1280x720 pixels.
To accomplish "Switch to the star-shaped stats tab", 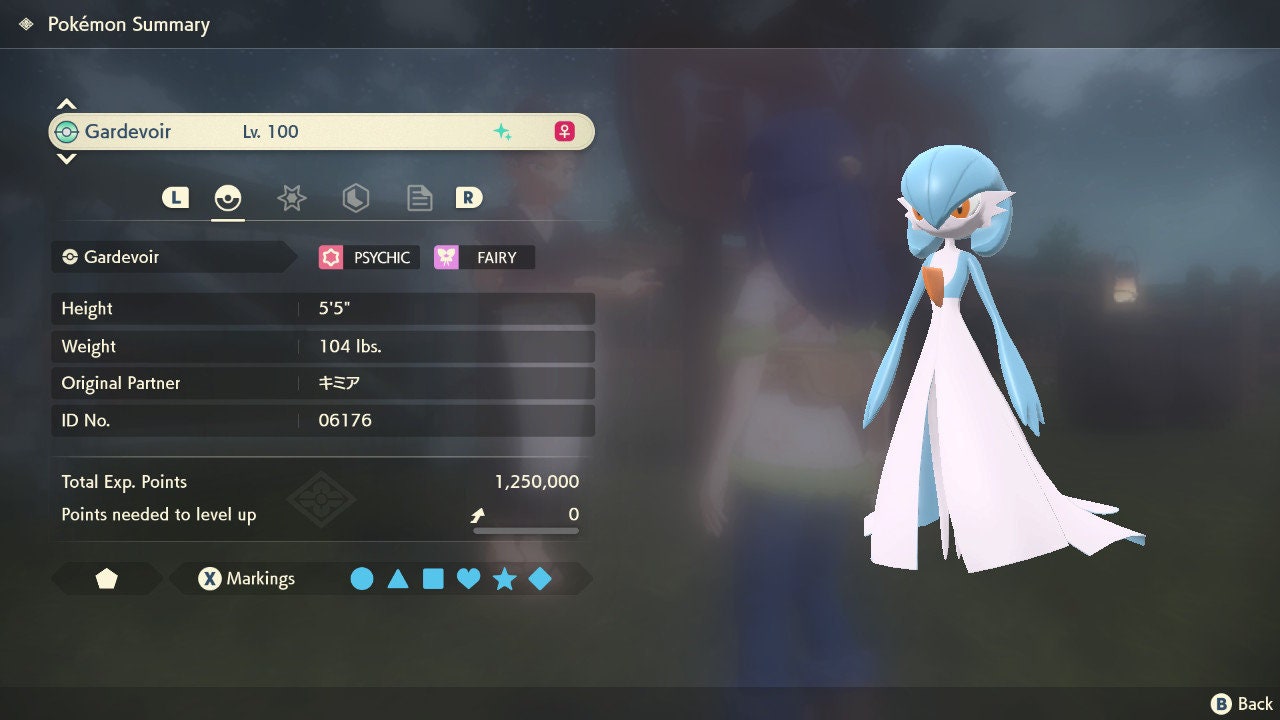I will point(291,198).
